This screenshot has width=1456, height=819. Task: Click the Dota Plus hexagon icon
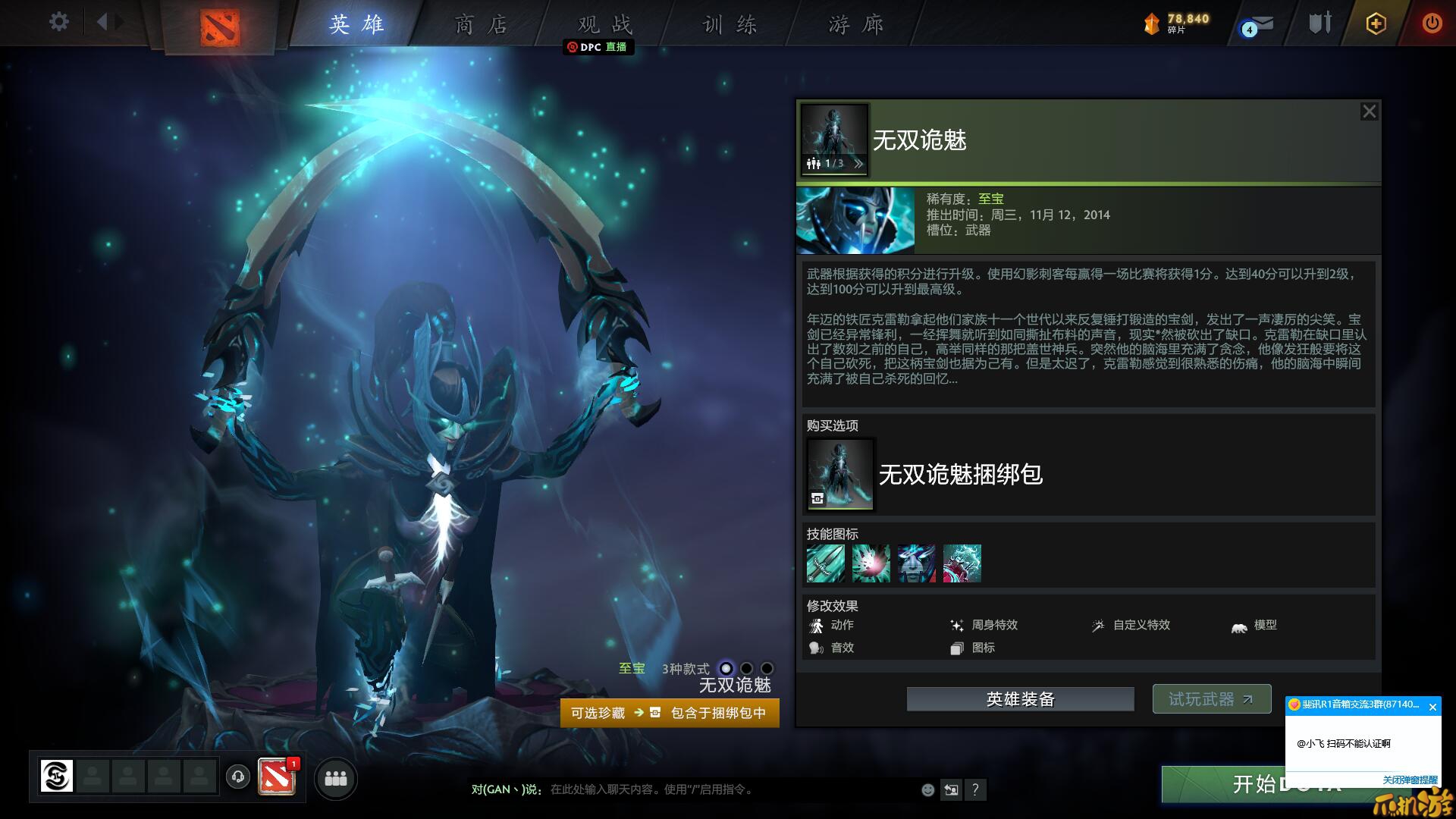coord(1375,24)
